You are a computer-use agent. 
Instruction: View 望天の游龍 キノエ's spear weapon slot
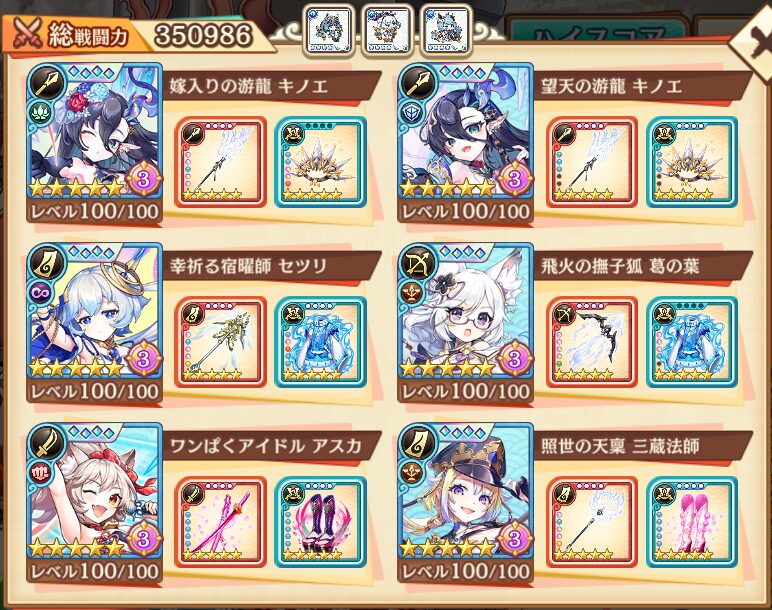coord(592,162)
